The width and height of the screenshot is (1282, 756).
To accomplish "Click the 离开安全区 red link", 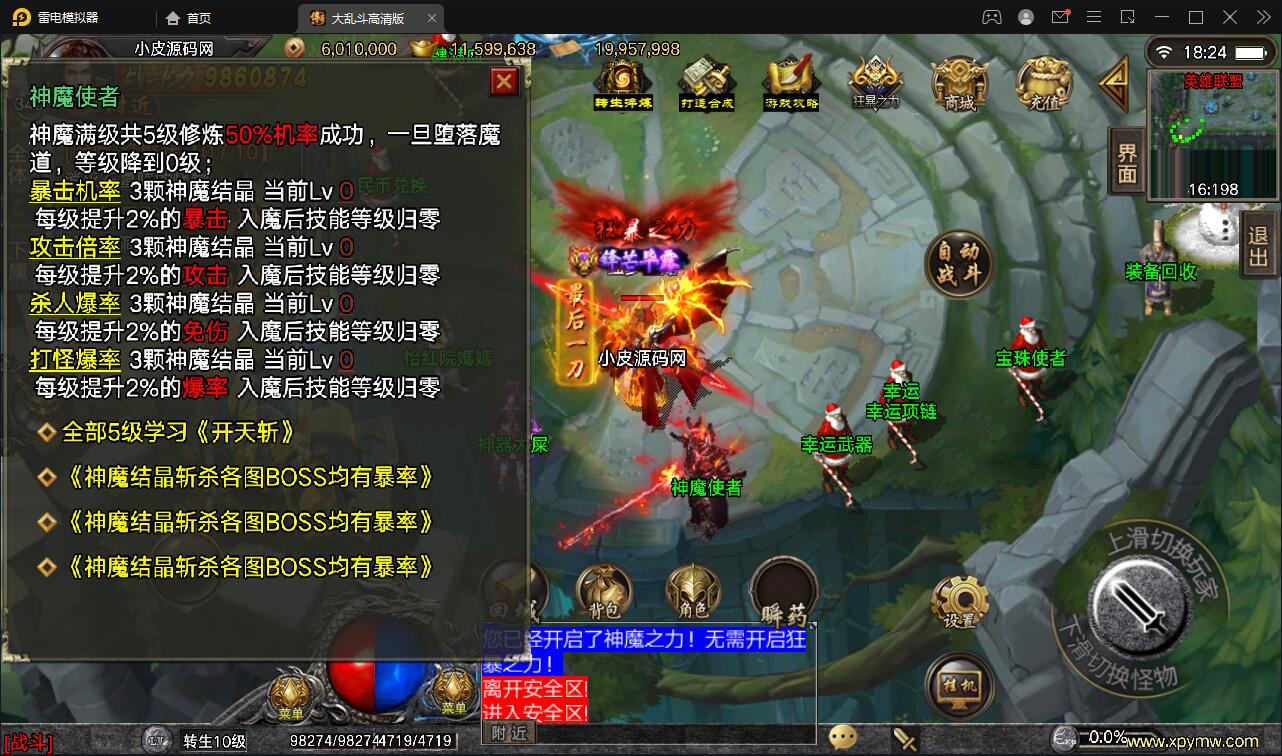I will (534, 687).
